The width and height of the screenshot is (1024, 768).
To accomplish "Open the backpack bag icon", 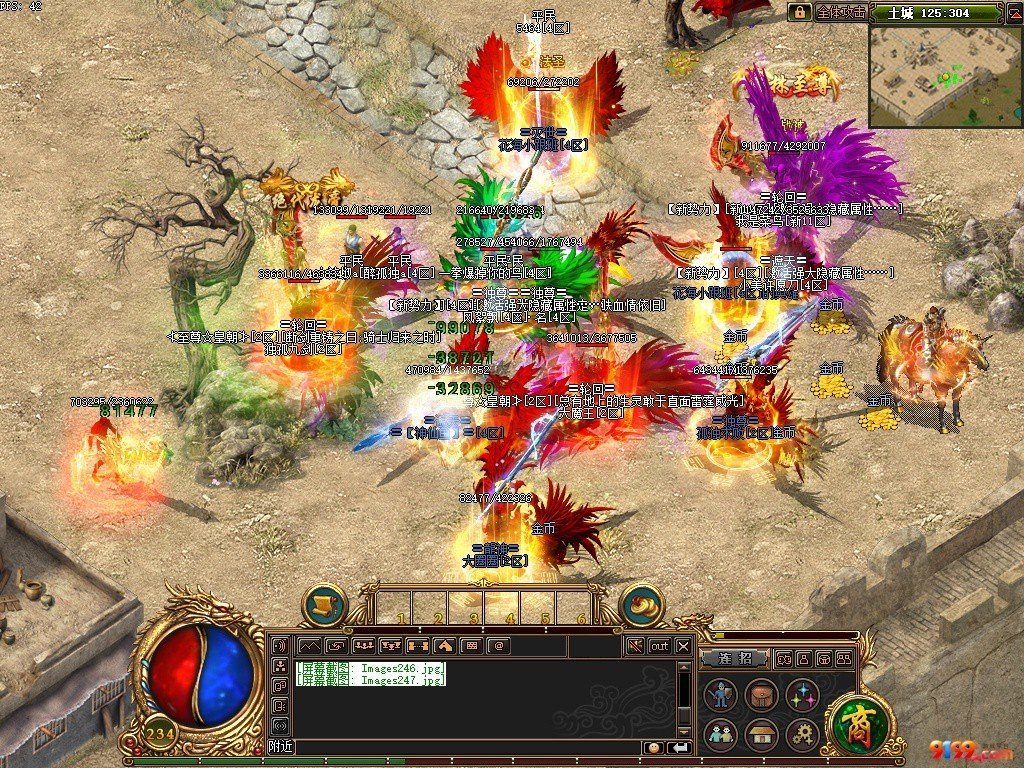I will tap(761, 695).
